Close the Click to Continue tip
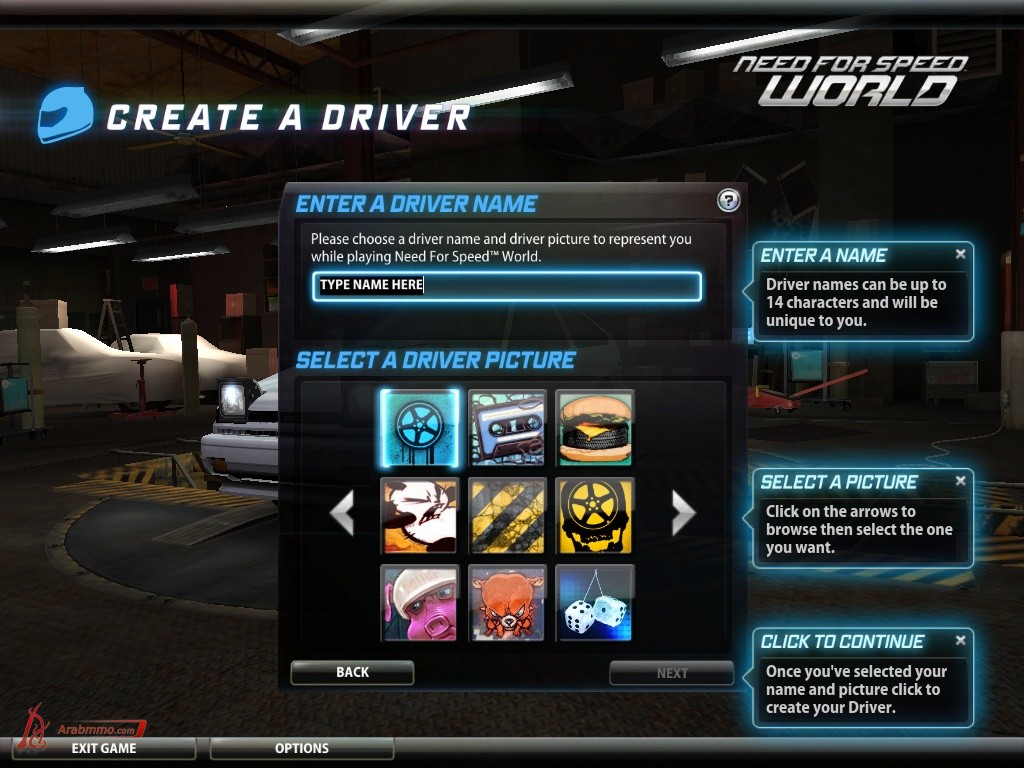The width and height of the screenshot is (1024, 768). coord(961,640)
